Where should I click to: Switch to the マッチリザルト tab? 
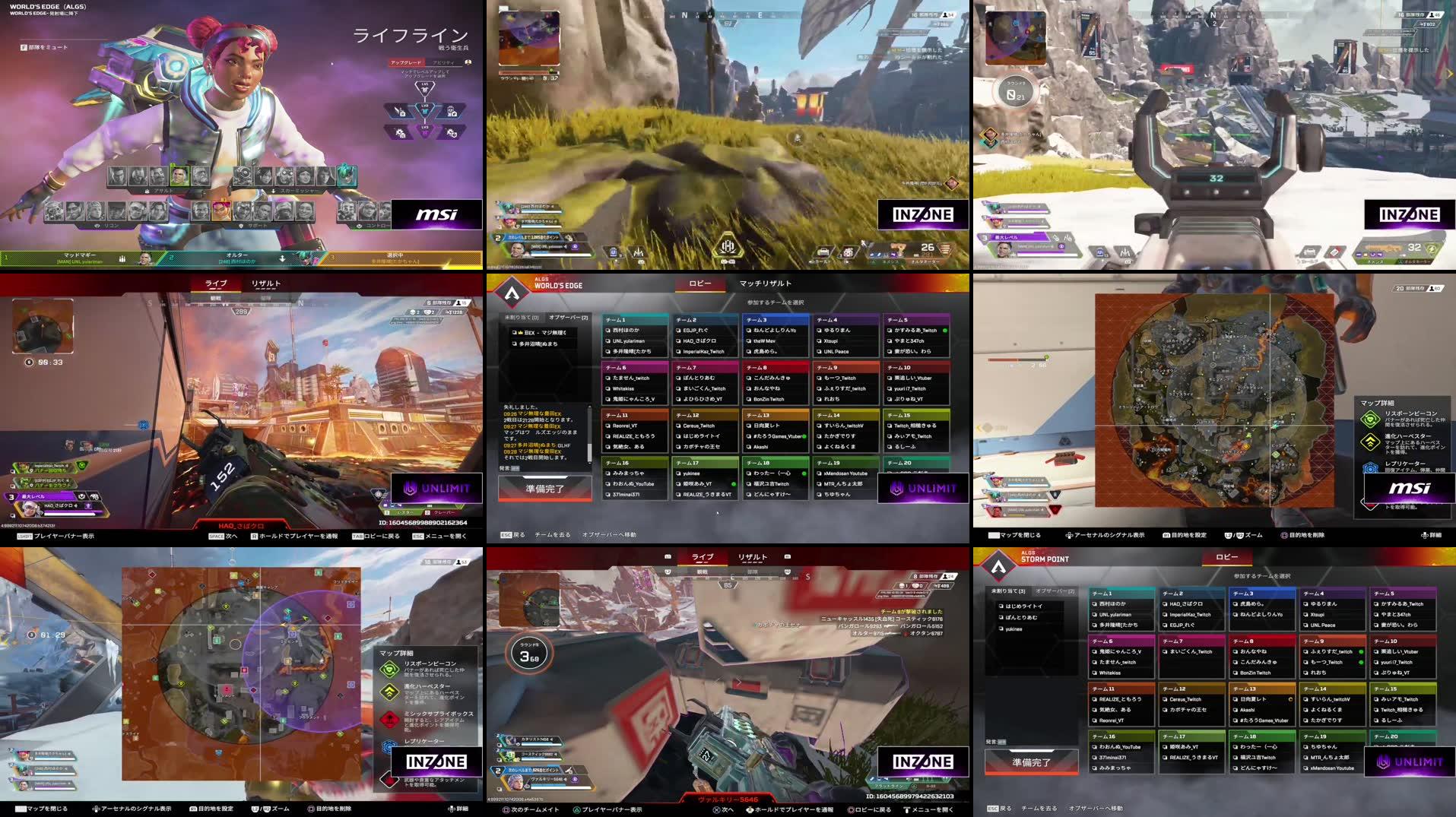(x=766, y=283)
